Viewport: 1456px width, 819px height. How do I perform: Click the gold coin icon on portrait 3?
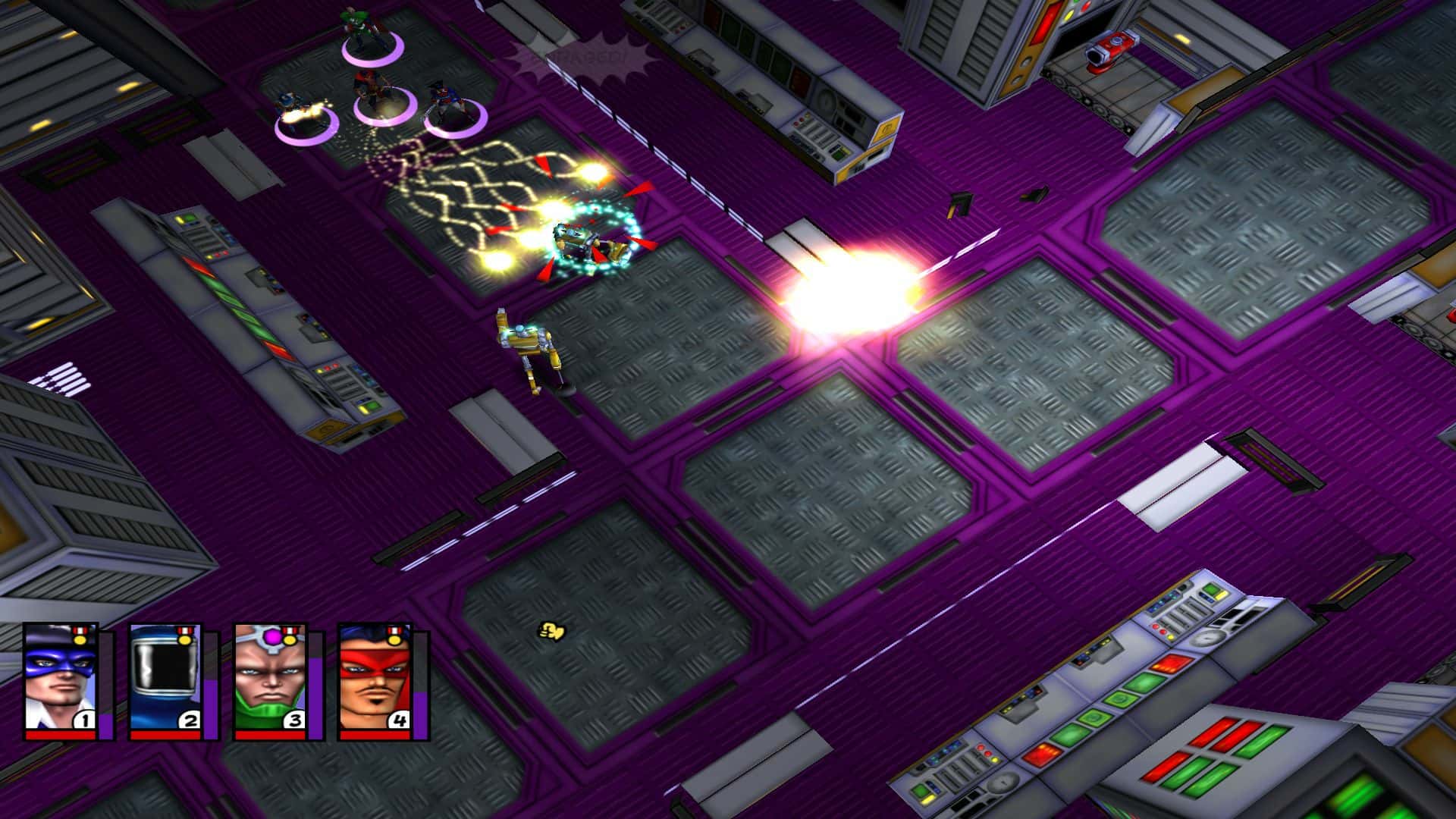(x=288, y=639)
